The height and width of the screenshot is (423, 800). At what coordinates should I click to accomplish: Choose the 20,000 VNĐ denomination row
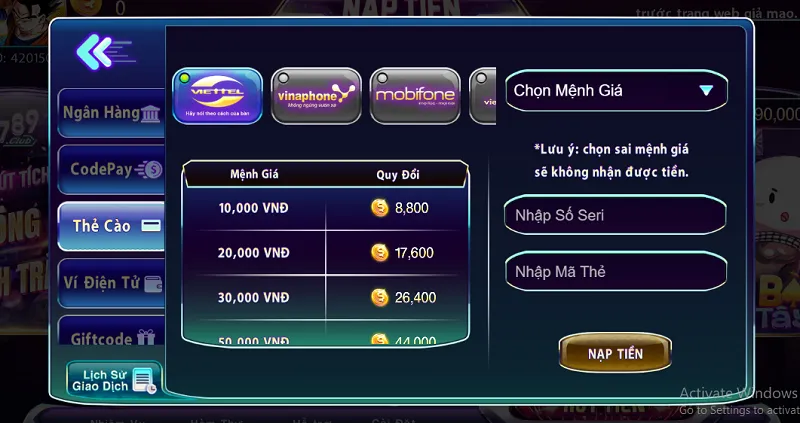325,253
